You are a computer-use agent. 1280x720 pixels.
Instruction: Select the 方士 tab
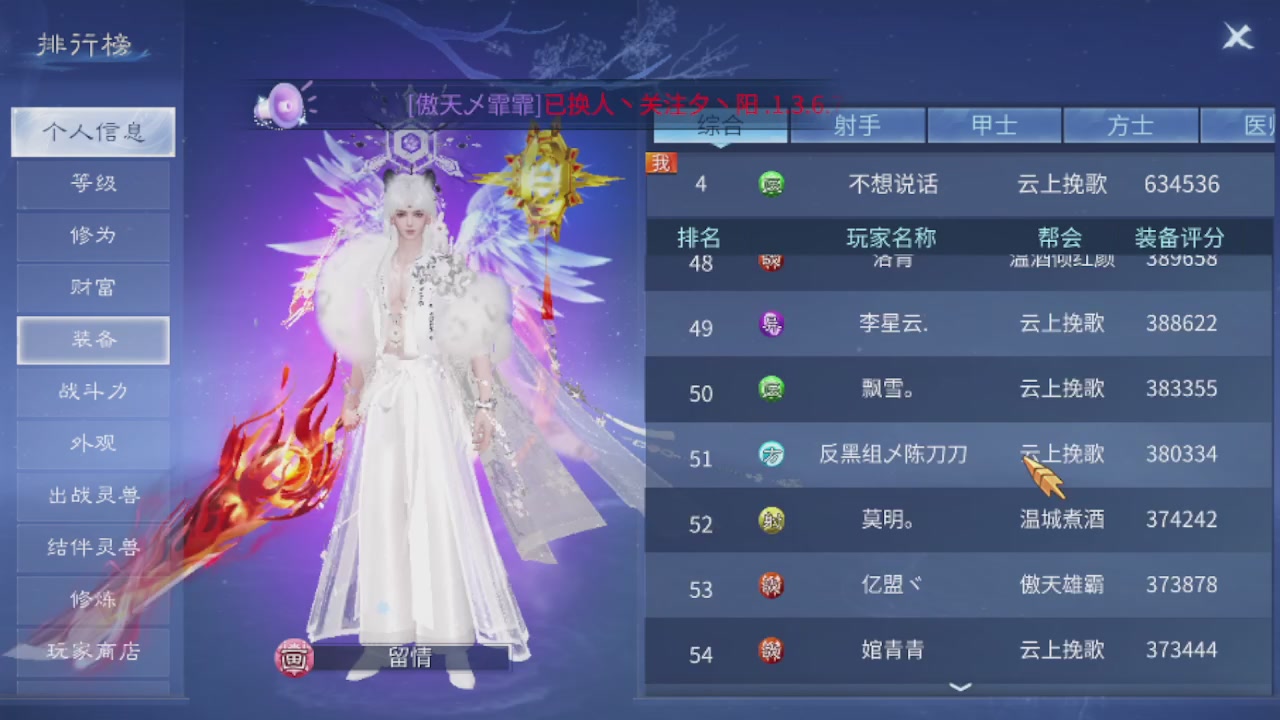pyautogui.click(x=1131, y=125)
